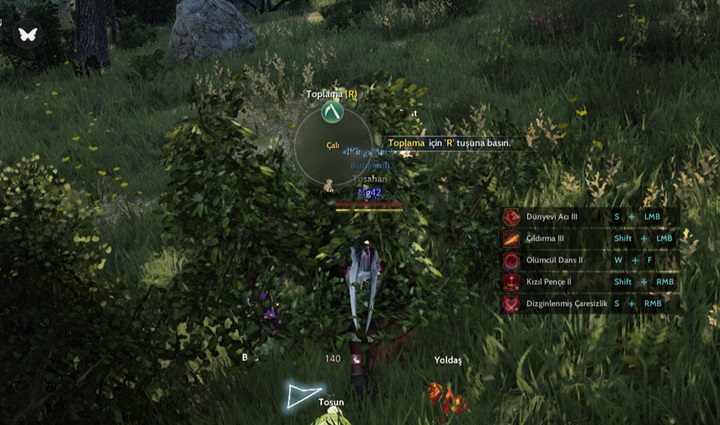The image size is (720, 425).
Task: Activate the Kızıl Pençe II skill icon
Action: (512, 283)
